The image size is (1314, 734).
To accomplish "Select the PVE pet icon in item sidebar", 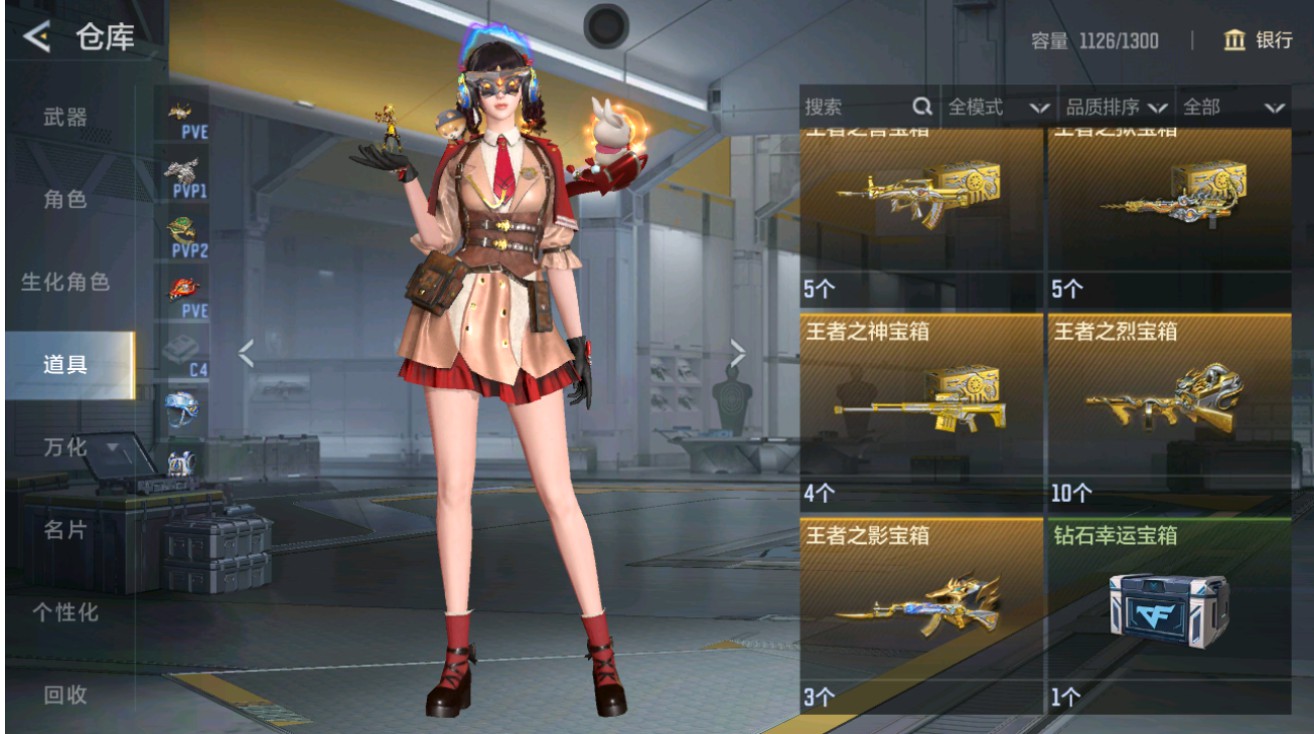I will pos(180,112).
